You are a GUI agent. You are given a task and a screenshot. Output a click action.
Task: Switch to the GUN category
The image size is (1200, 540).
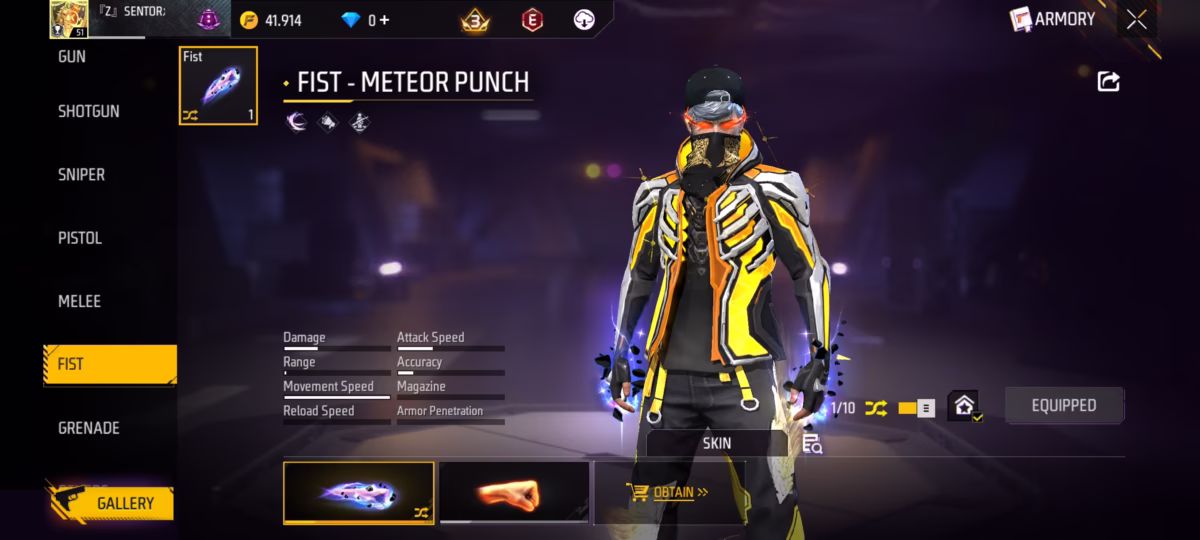[x=72, y=57]
